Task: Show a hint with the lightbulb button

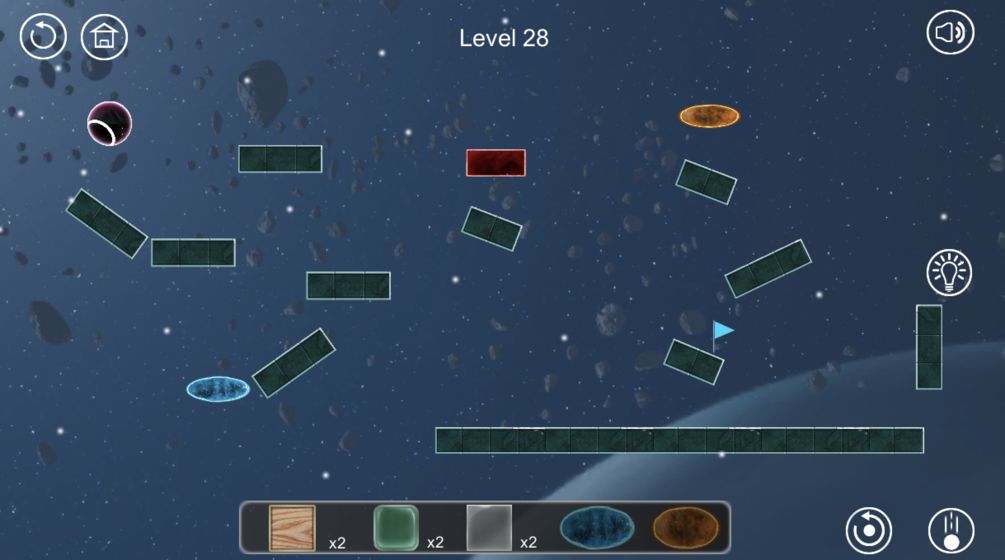Action: point(950,273)
